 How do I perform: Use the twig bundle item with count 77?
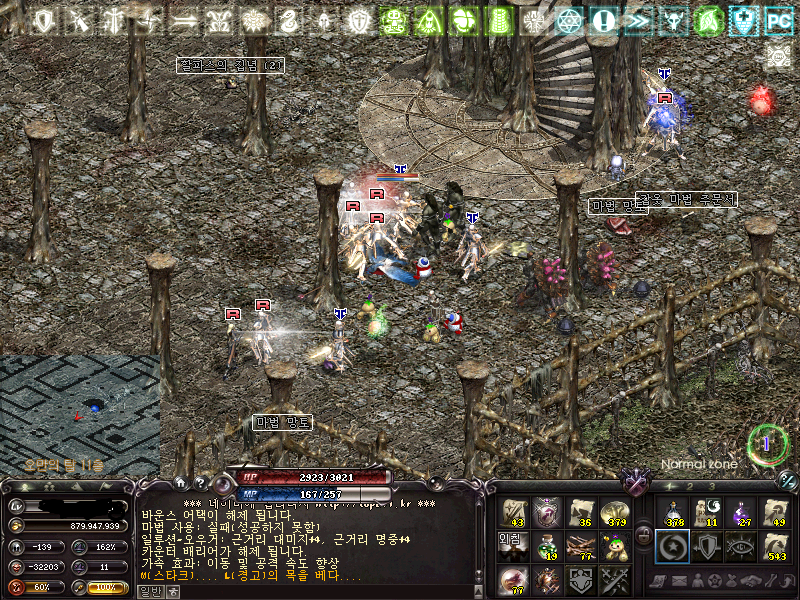point(581,546)
